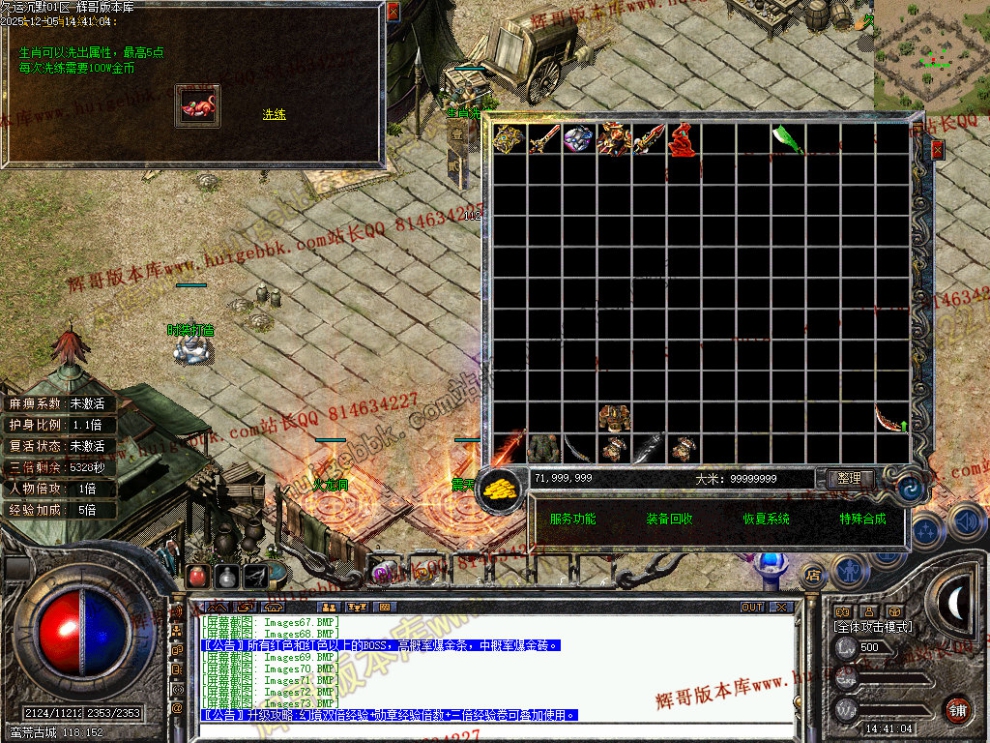Image resolution: width=990 pixels, height=743 pixels.
Task: Select the green blade item in bag
Action: coord(788,140)
